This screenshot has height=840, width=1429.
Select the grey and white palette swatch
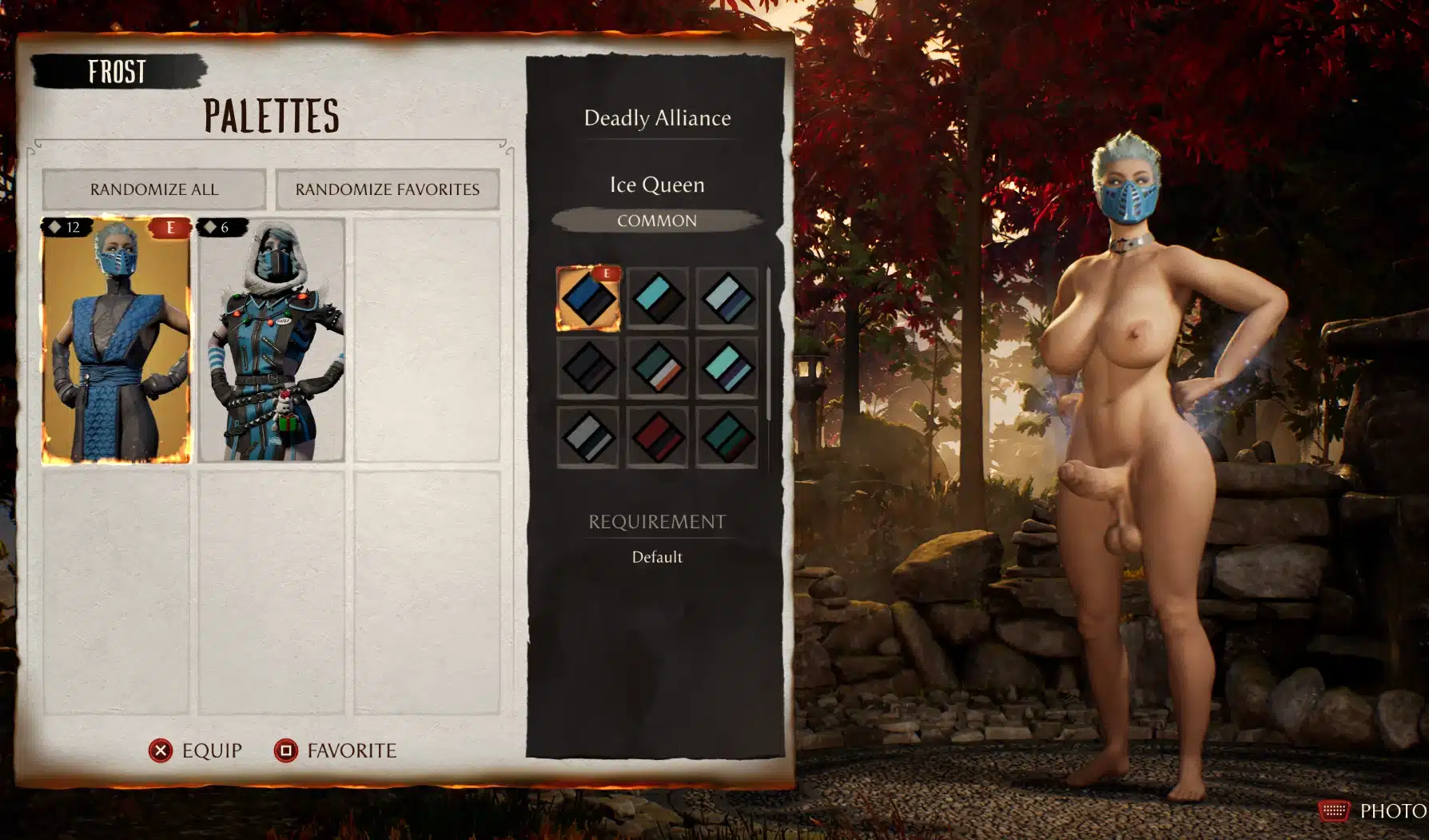[x=588, y=436]
